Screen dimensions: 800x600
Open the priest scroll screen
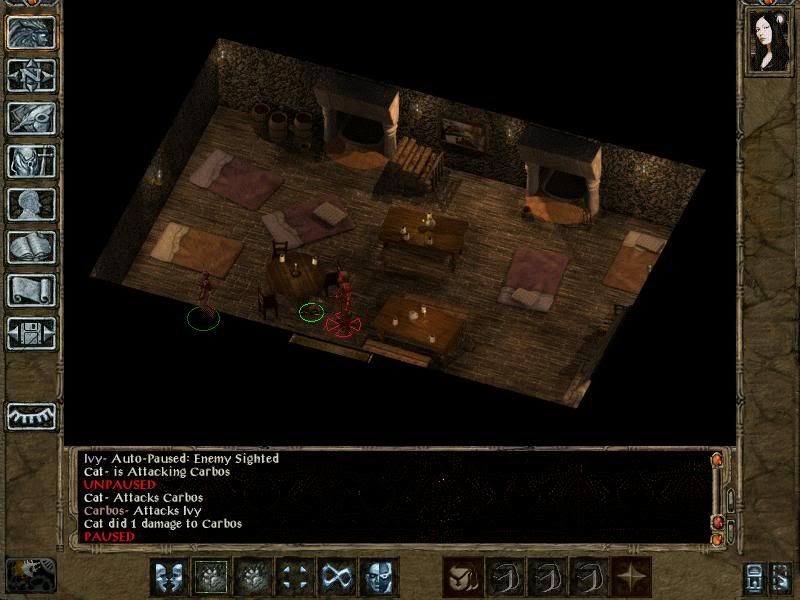point(31,290)
